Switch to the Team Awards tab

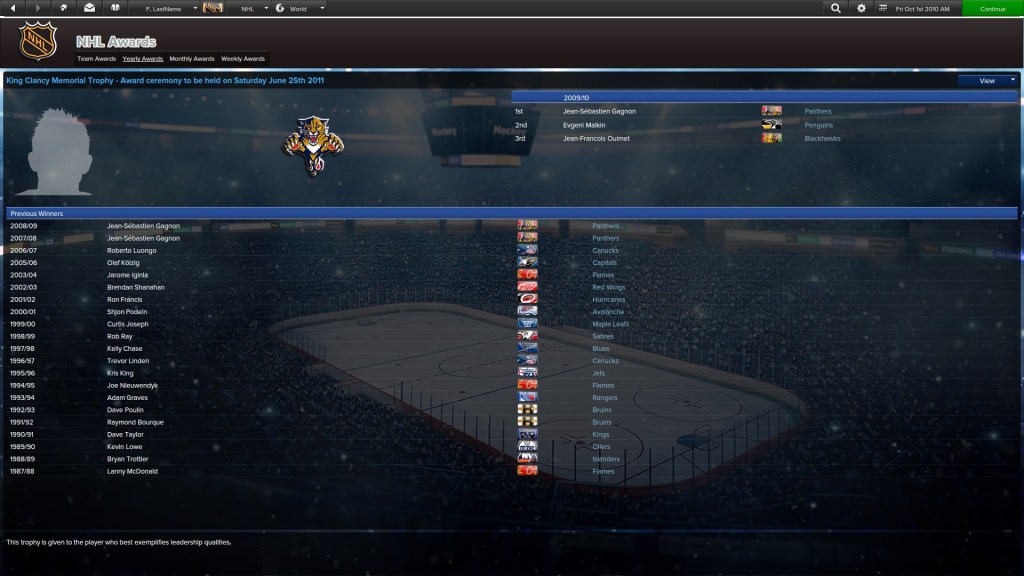(97, 59)
